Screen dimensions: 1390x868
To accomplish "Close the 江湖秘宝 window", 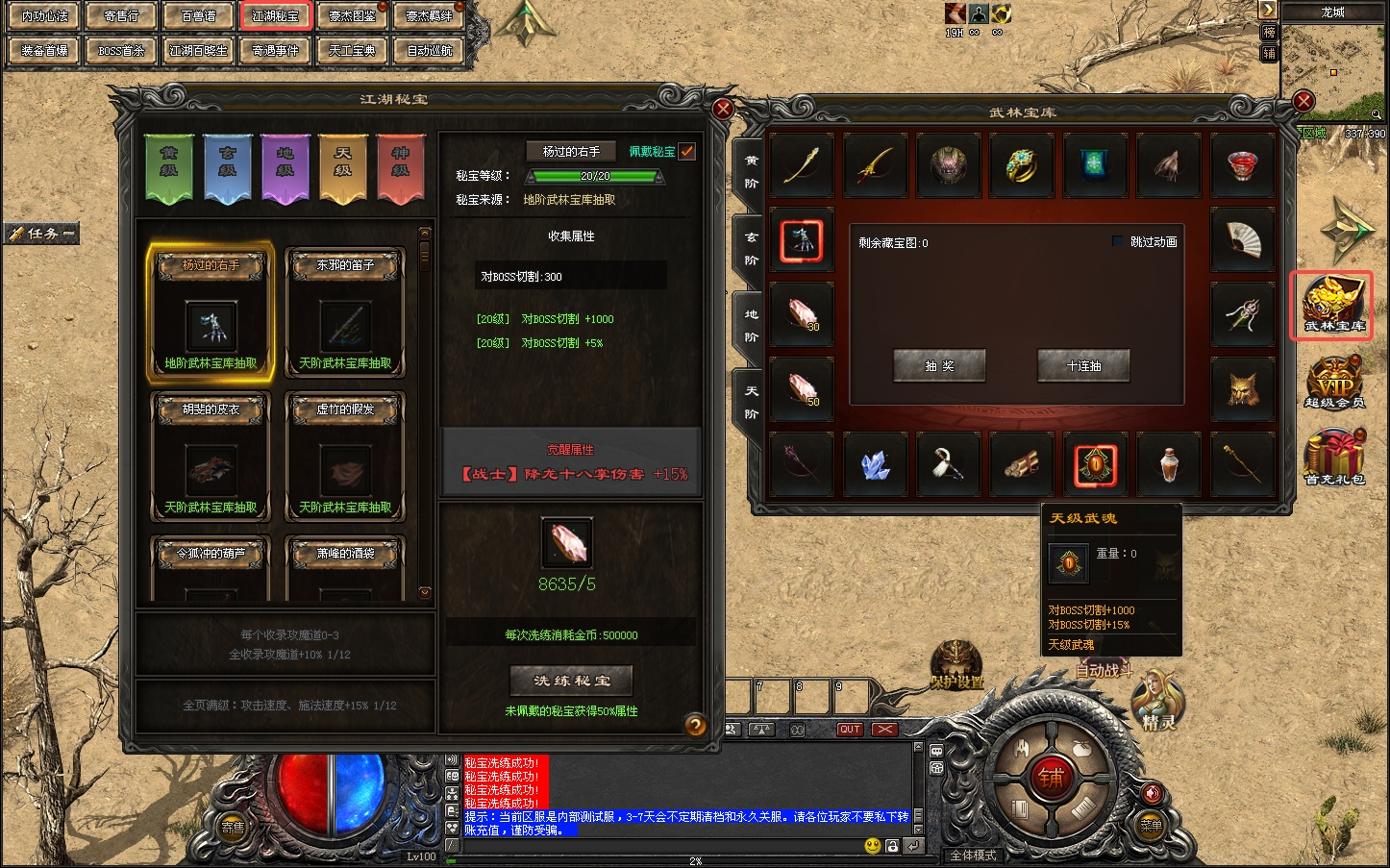I will (x=723, y=109).
